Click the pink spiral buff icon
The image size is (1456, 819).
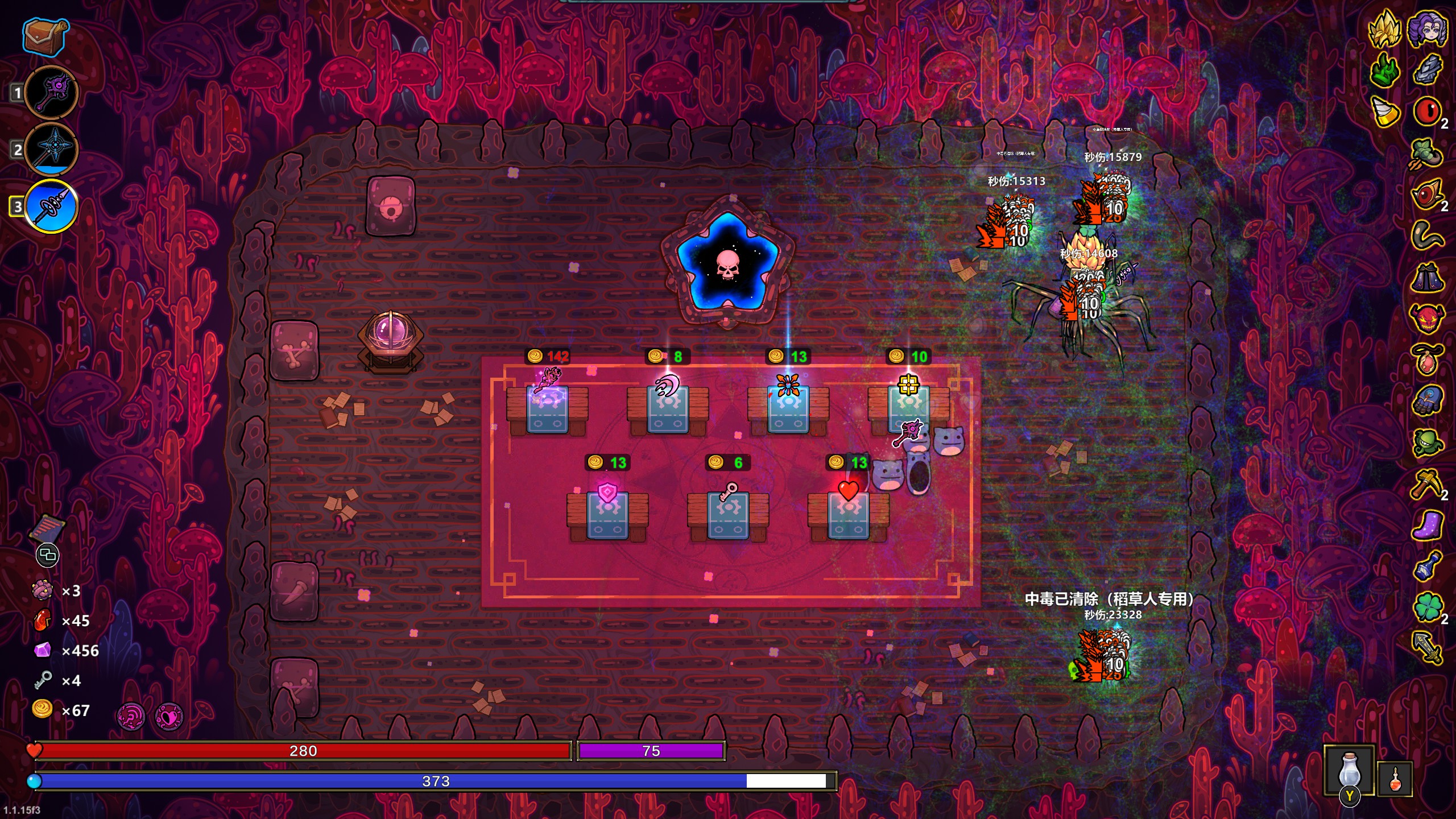(131, 717)
